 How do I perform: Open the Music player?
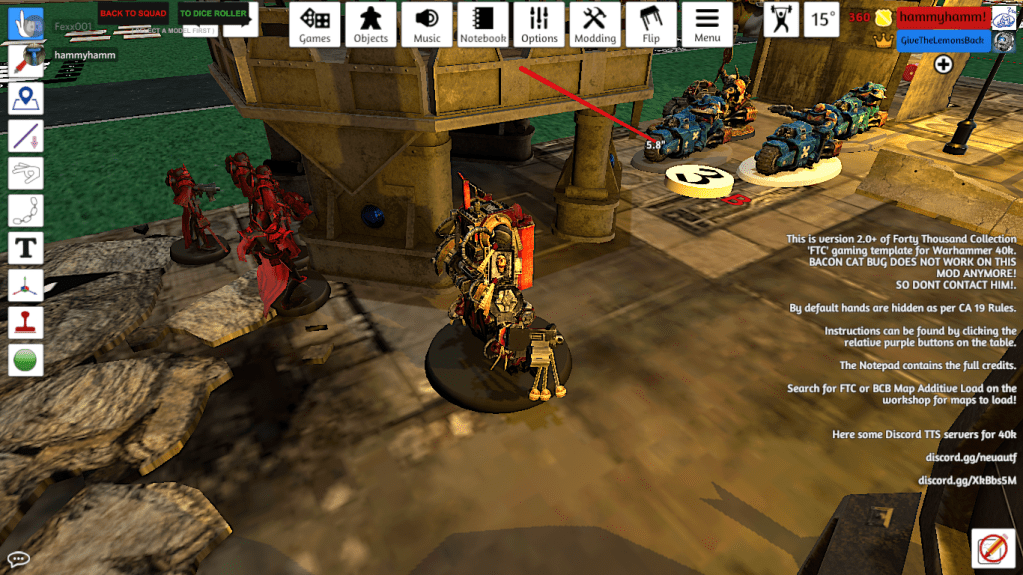[x=427, y=24]
